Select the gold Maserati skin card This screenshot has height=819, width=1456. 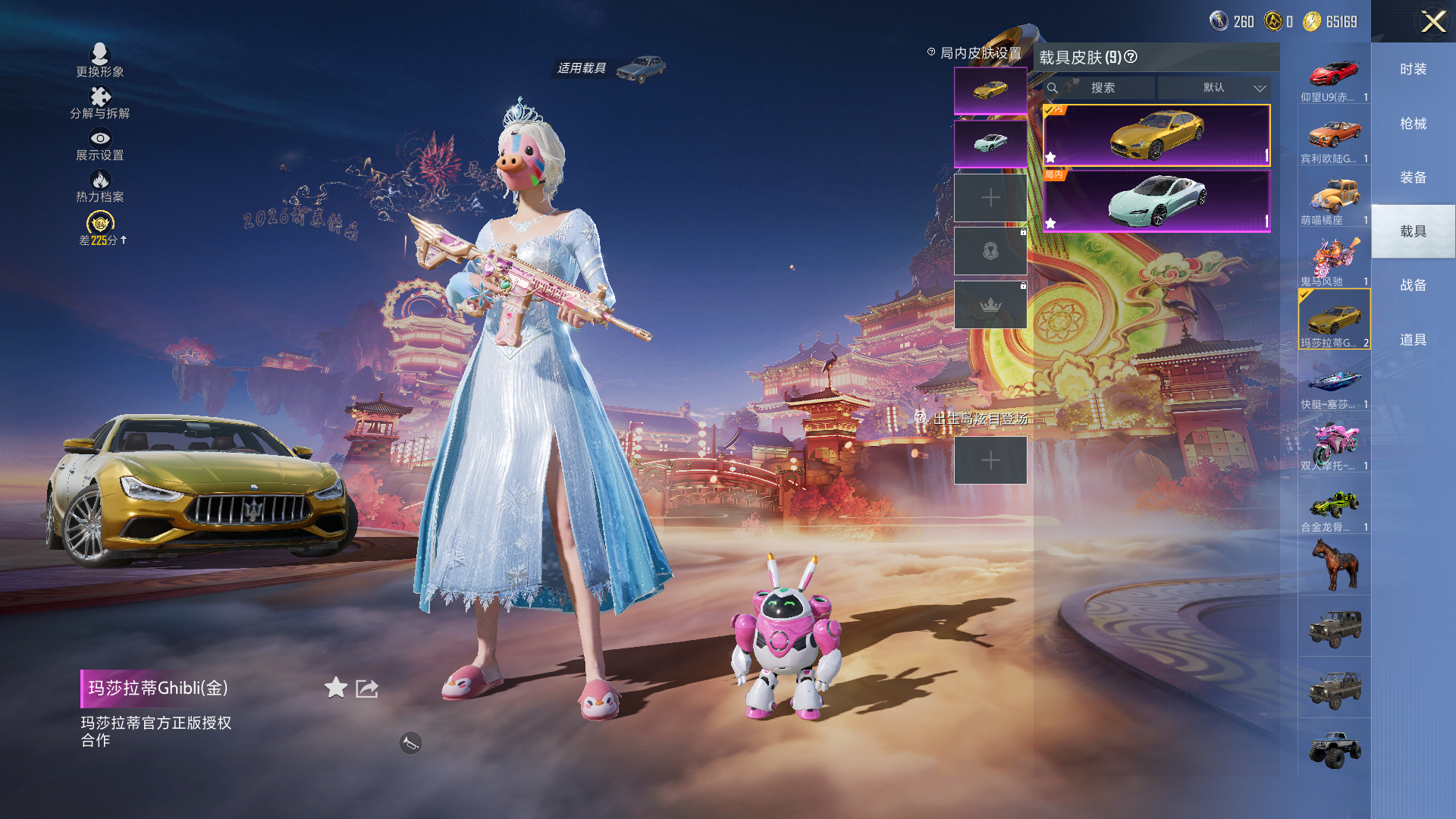pyautogui.click(x=1156, y=135)
